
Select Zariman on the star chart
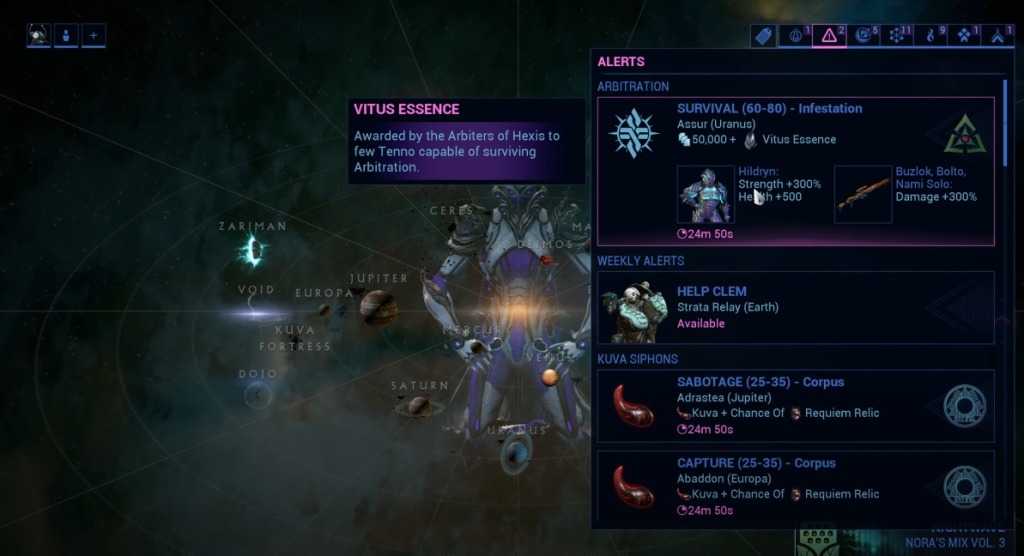coord(251,250)
